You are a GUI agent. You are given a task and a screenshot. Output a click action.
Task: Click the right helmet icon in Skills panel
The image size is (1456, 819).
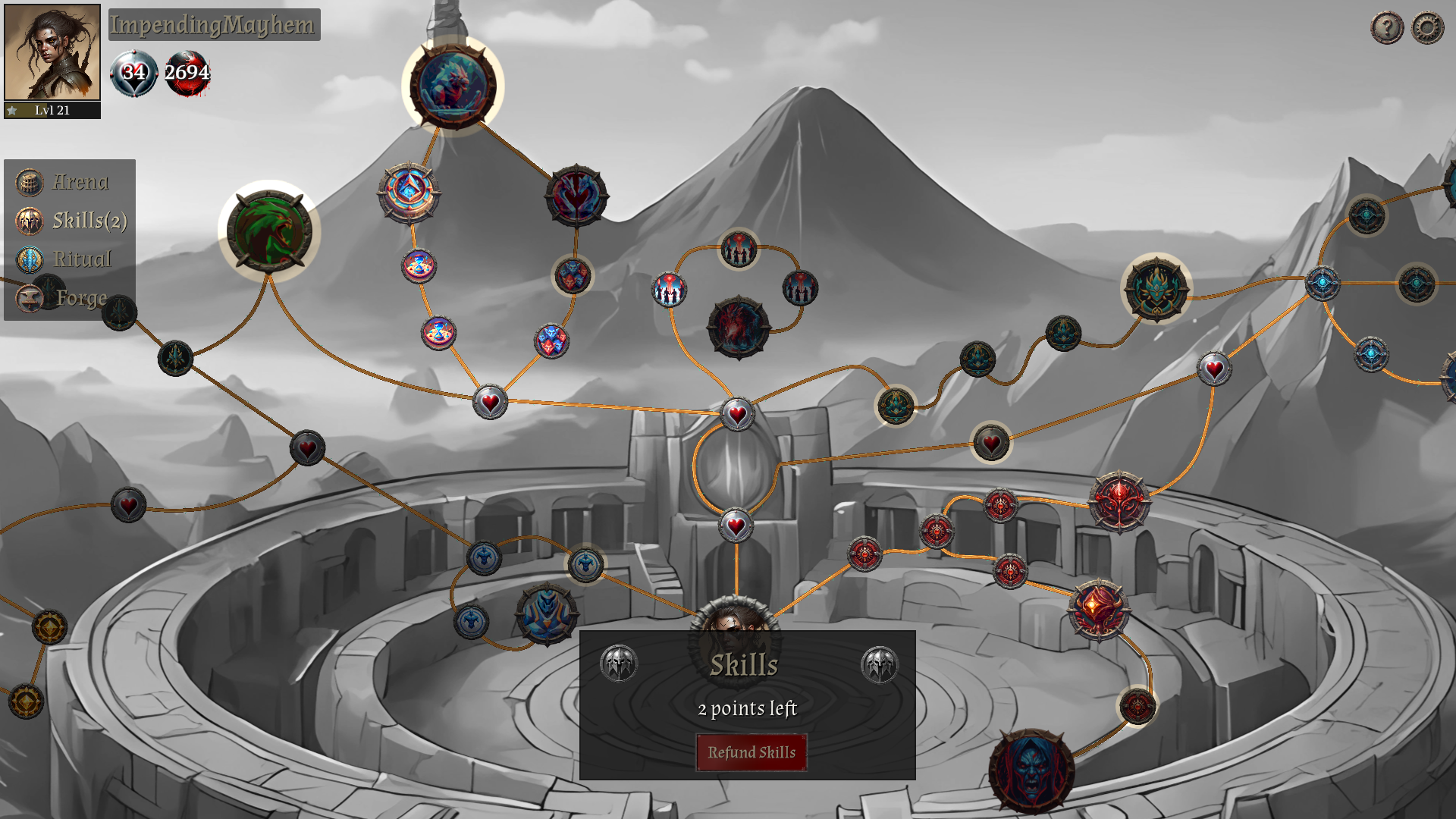[x=880, y=665]
